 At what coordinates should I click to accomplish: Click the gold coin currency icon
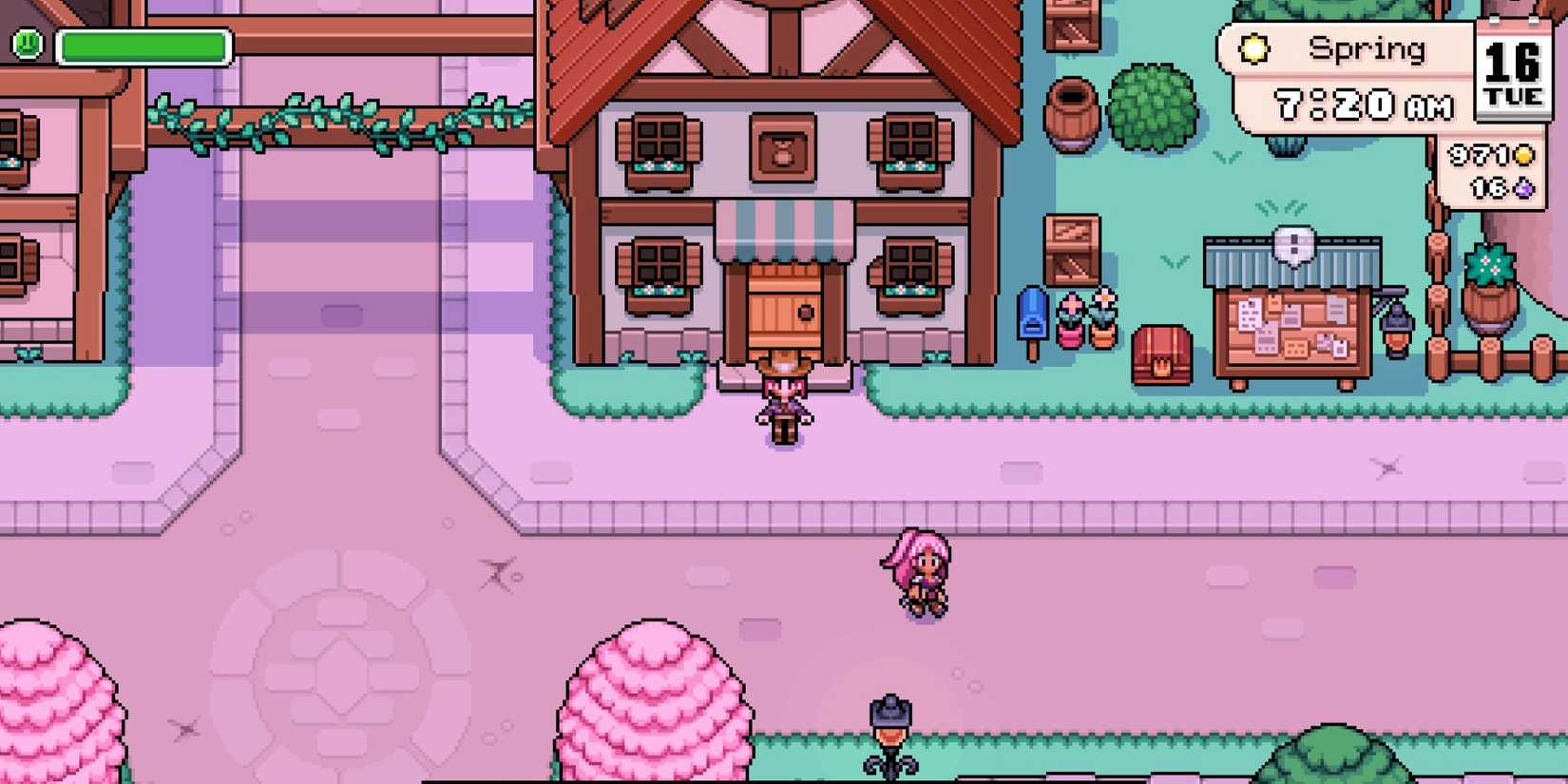click(x=1525, y=154)
